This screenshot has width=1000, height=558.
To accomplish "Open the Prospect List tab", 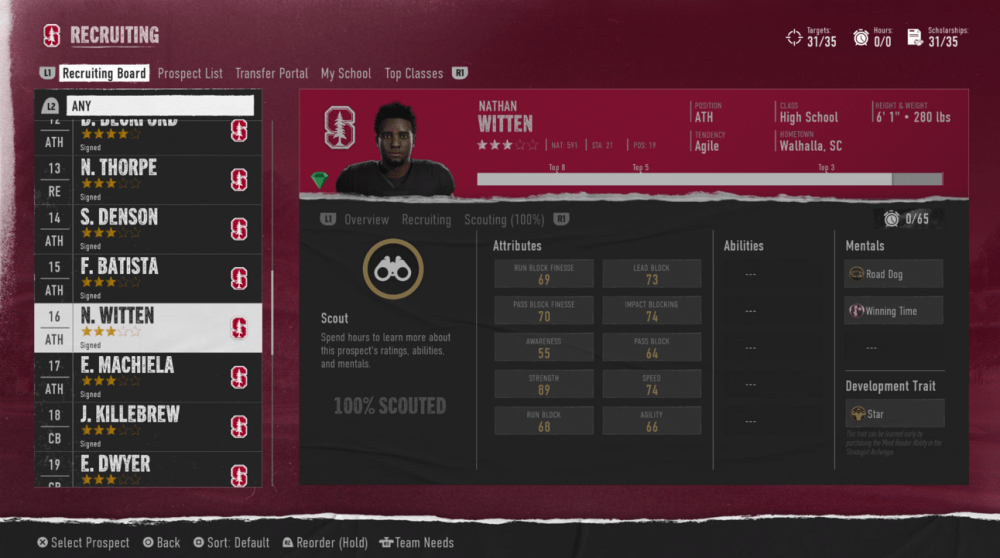I will coord(190,73).
